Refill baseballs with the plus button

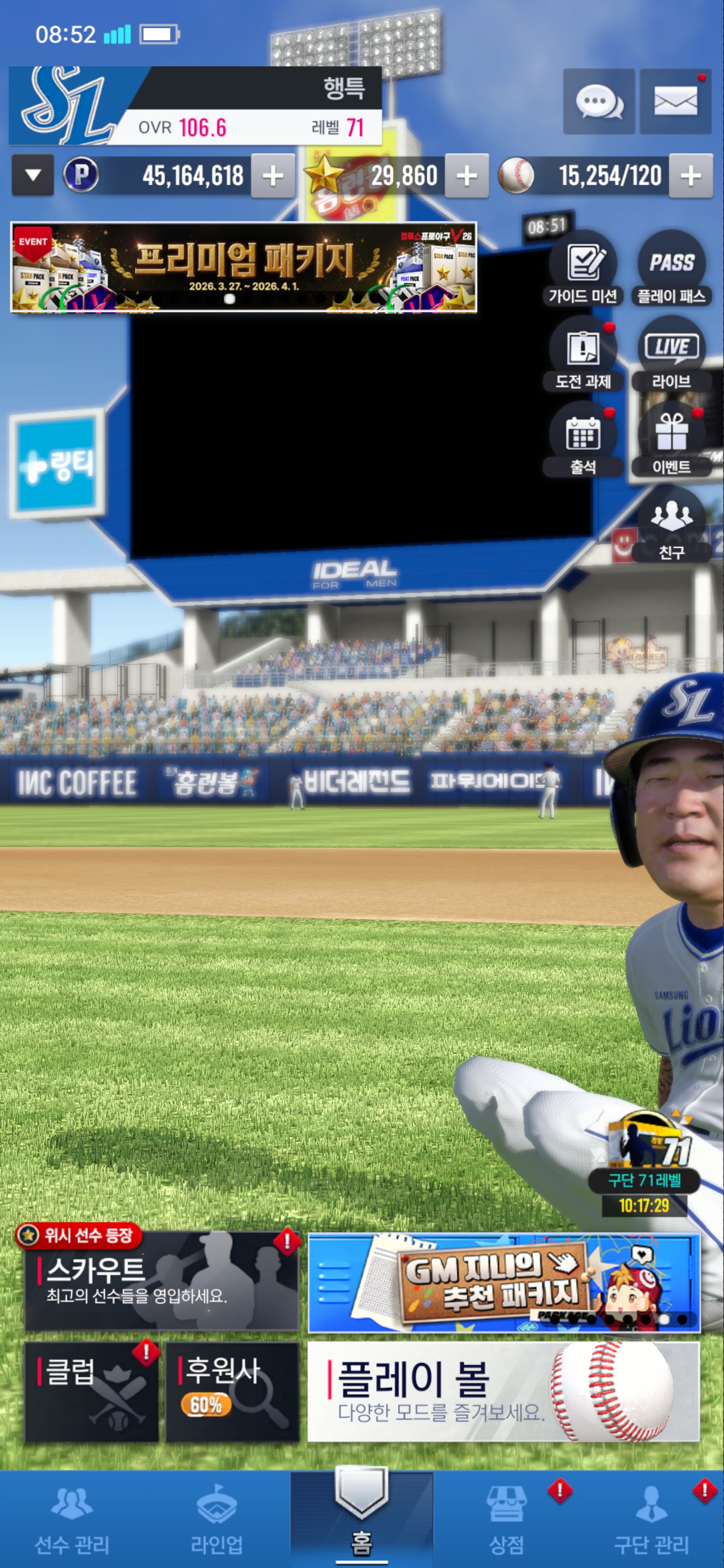click(x=690, y=176)
